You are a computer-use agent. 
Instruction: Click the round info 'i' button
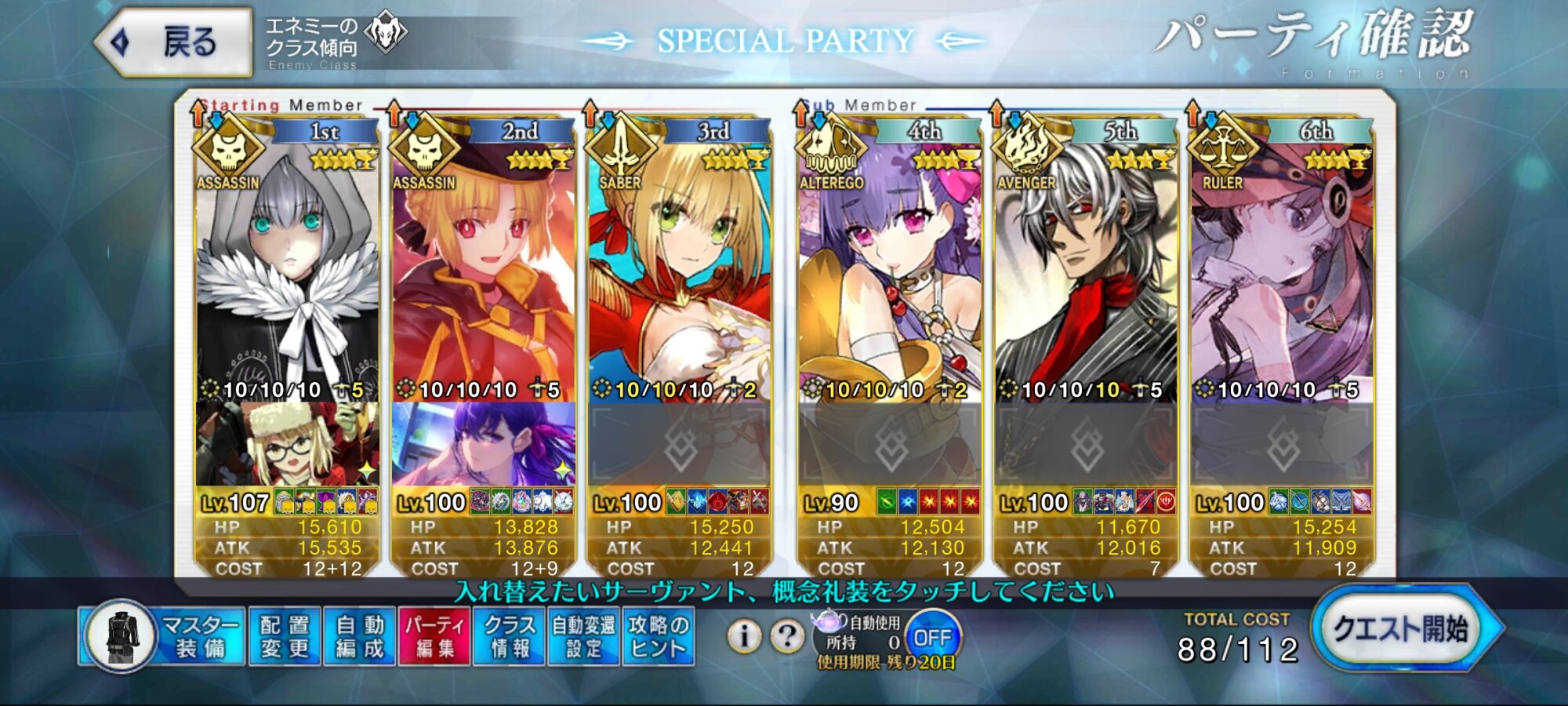pyautogui.click(x=744, y=636)
